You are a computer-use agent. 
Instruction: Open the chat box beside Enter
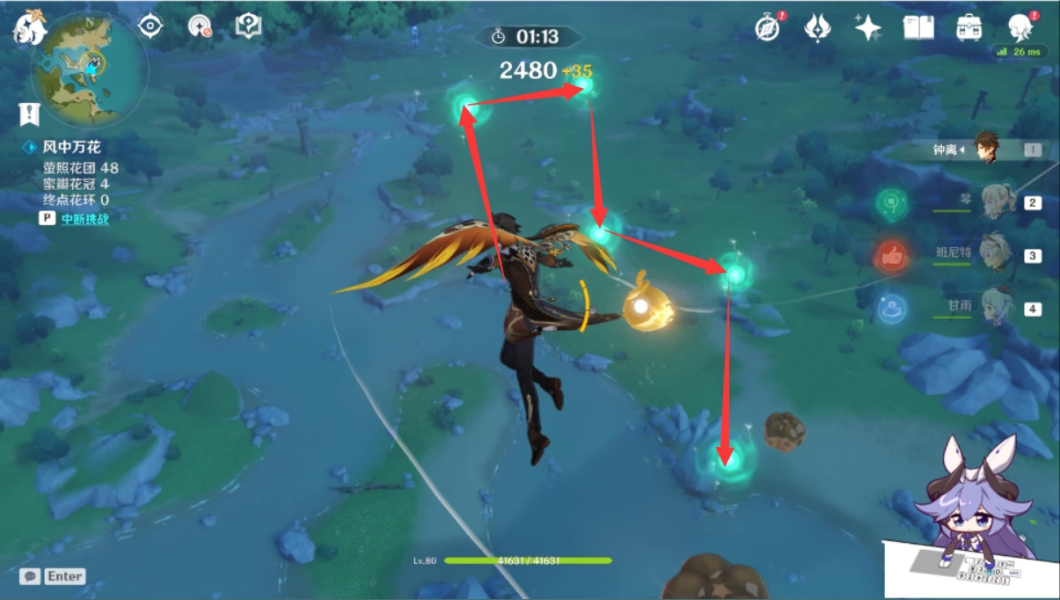(x=30, y=576)
